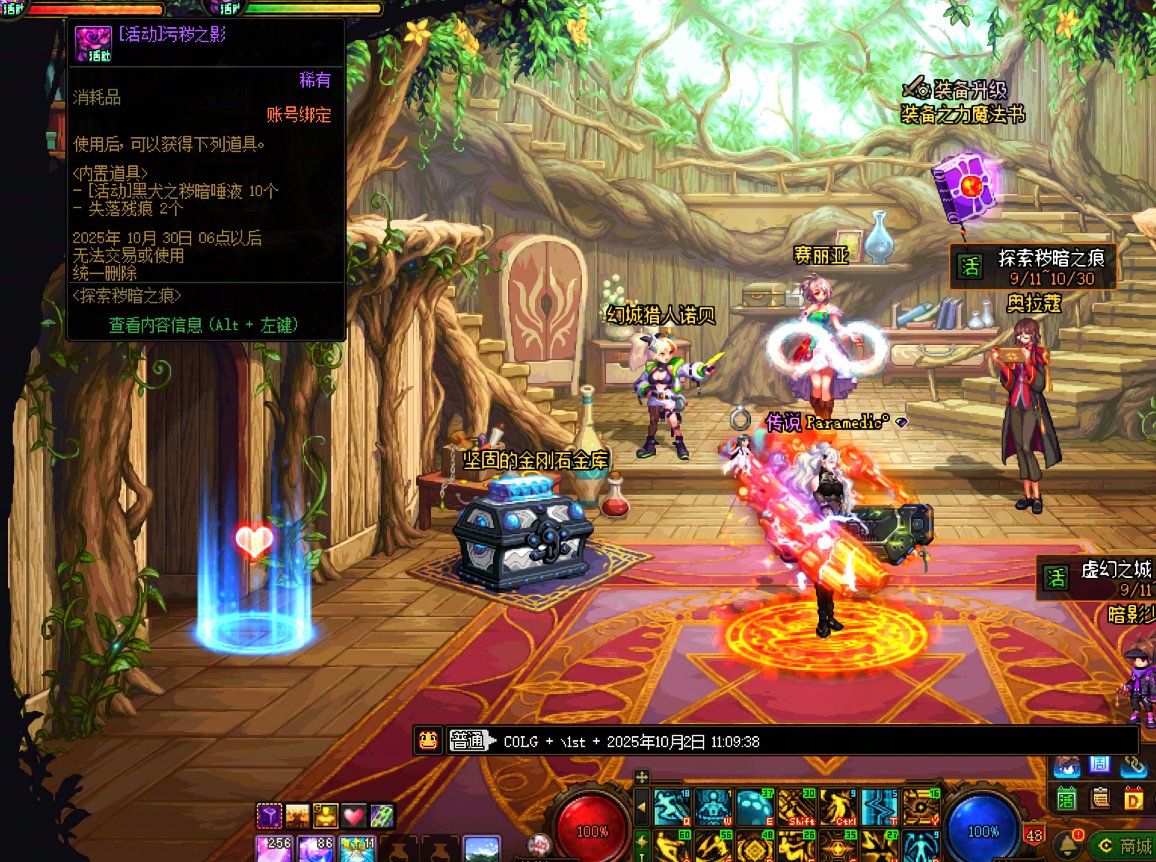Screen dimensions: 1156x862
Task: Open the clipboard quest icon
Action: click(1101, 799)
